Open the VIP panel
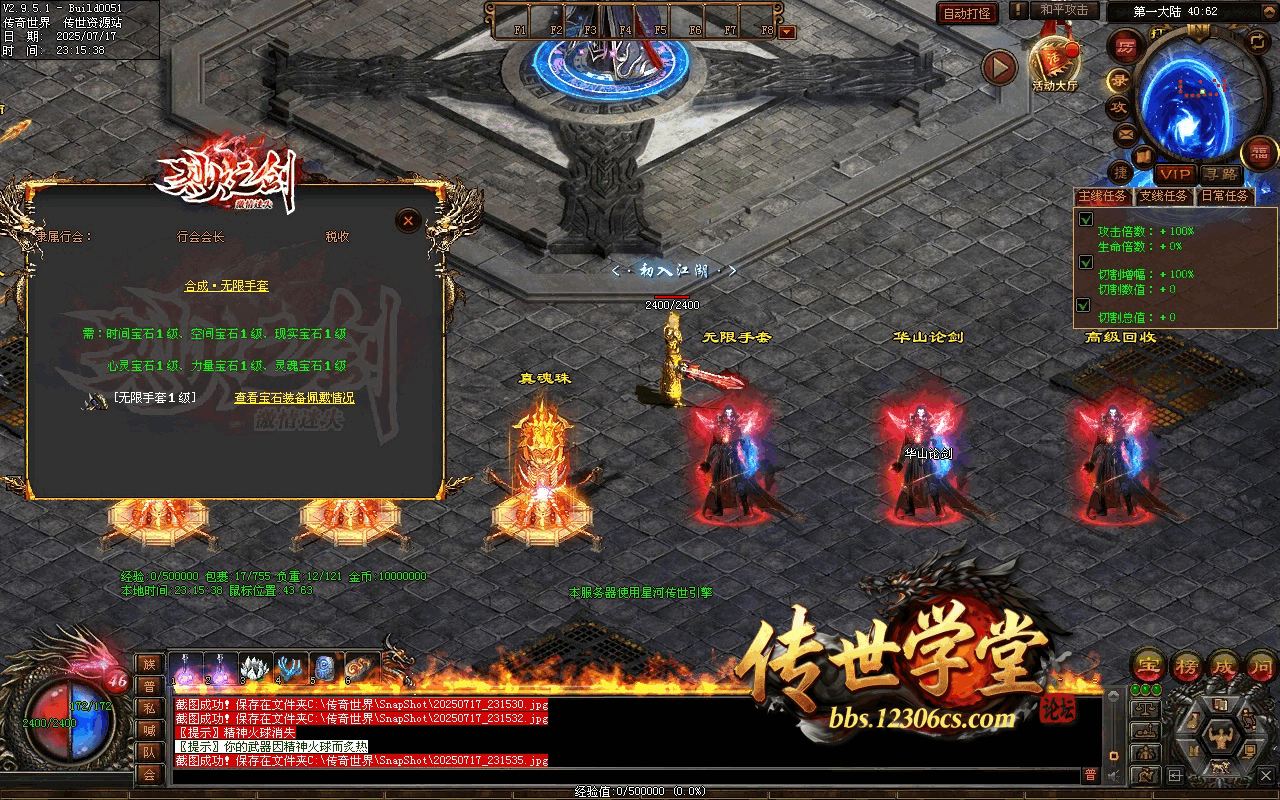 pyautogui.click(x=1175, y=174)
